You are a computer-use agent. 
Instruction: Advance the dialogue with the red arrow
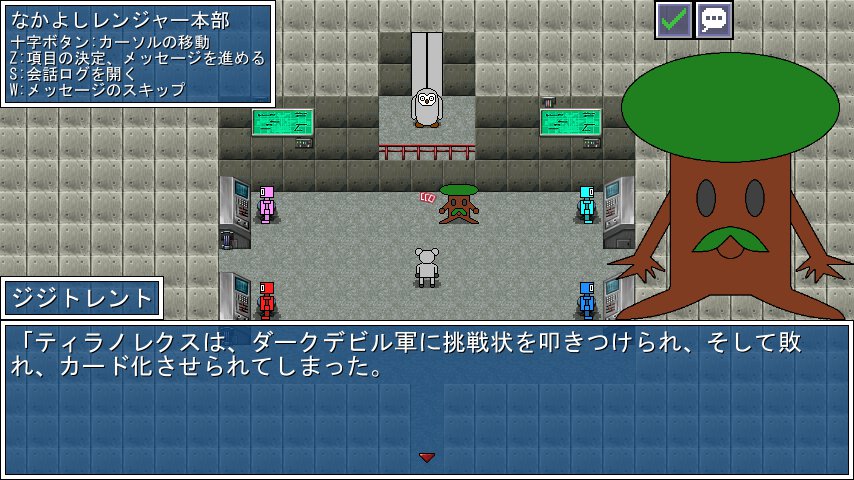427,457
